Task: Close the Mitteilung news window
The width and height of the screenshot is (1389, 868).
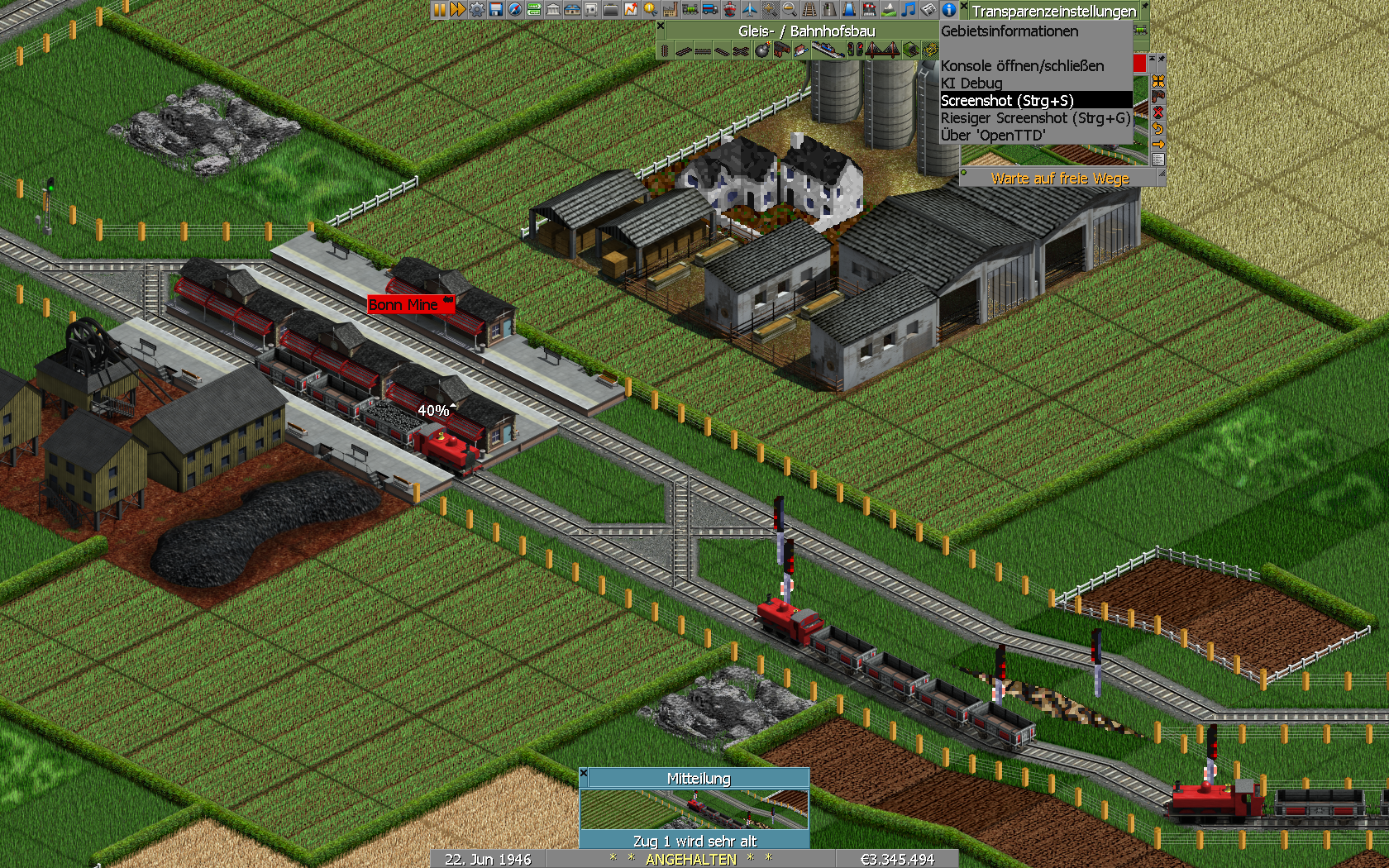Action: [584, 774]
